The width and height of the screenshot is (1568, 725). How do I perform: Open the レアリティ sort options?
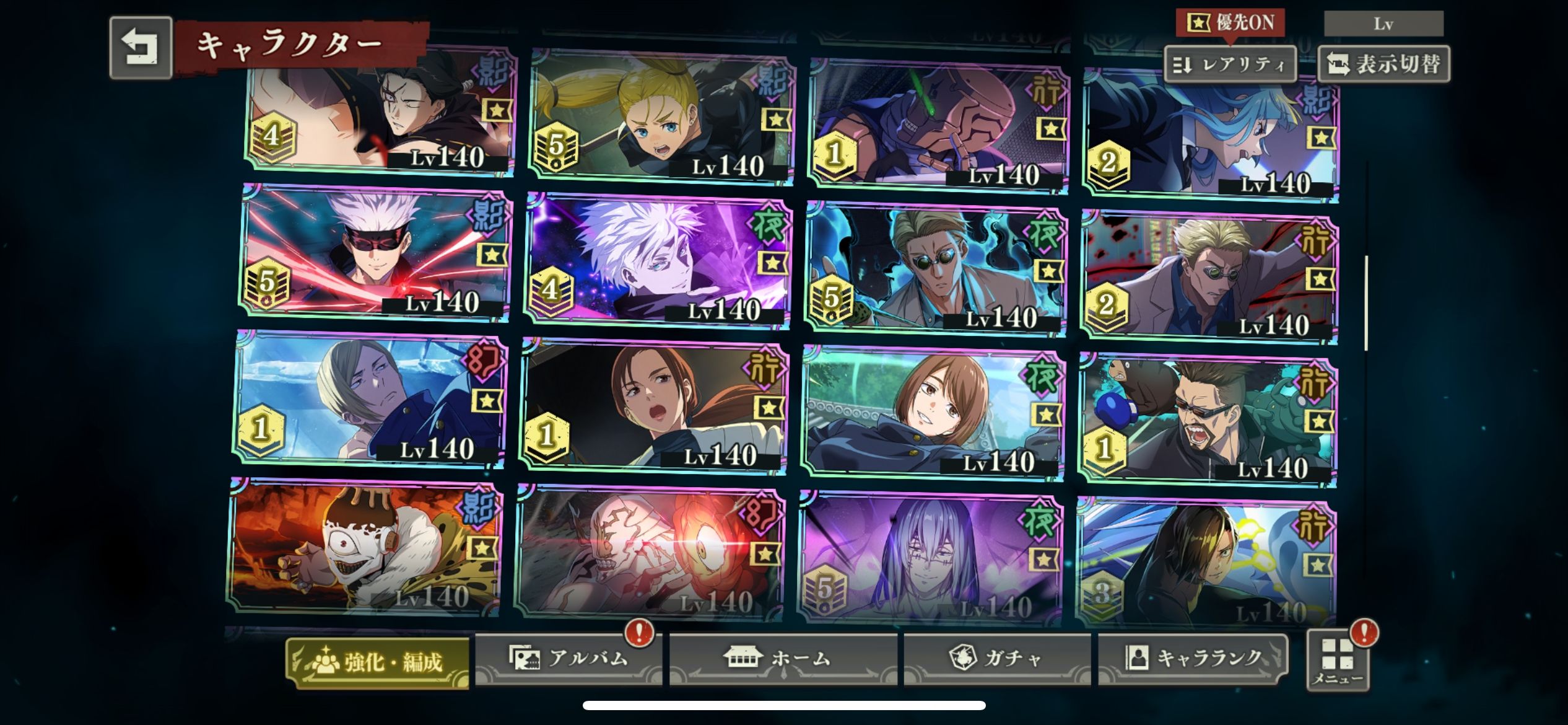(1230, 64)
